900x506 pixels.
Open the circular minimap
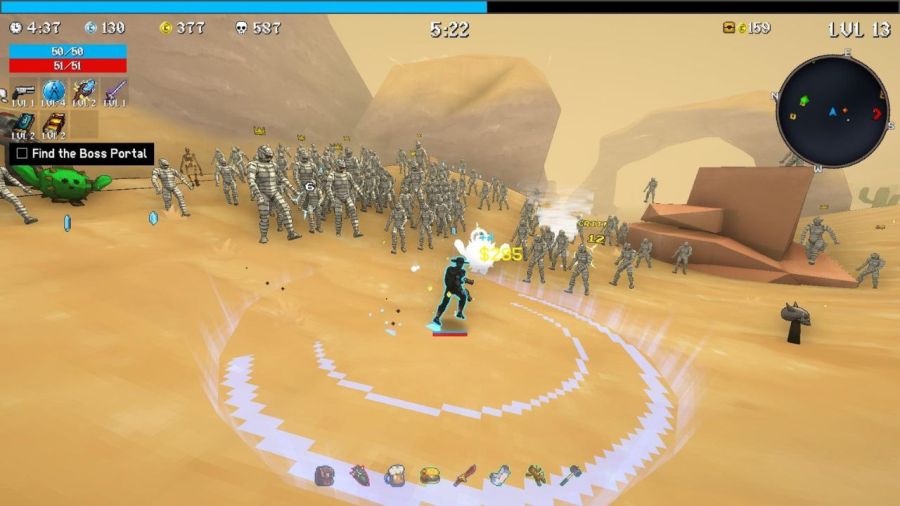pyautogui.click(x=832, y=111)
